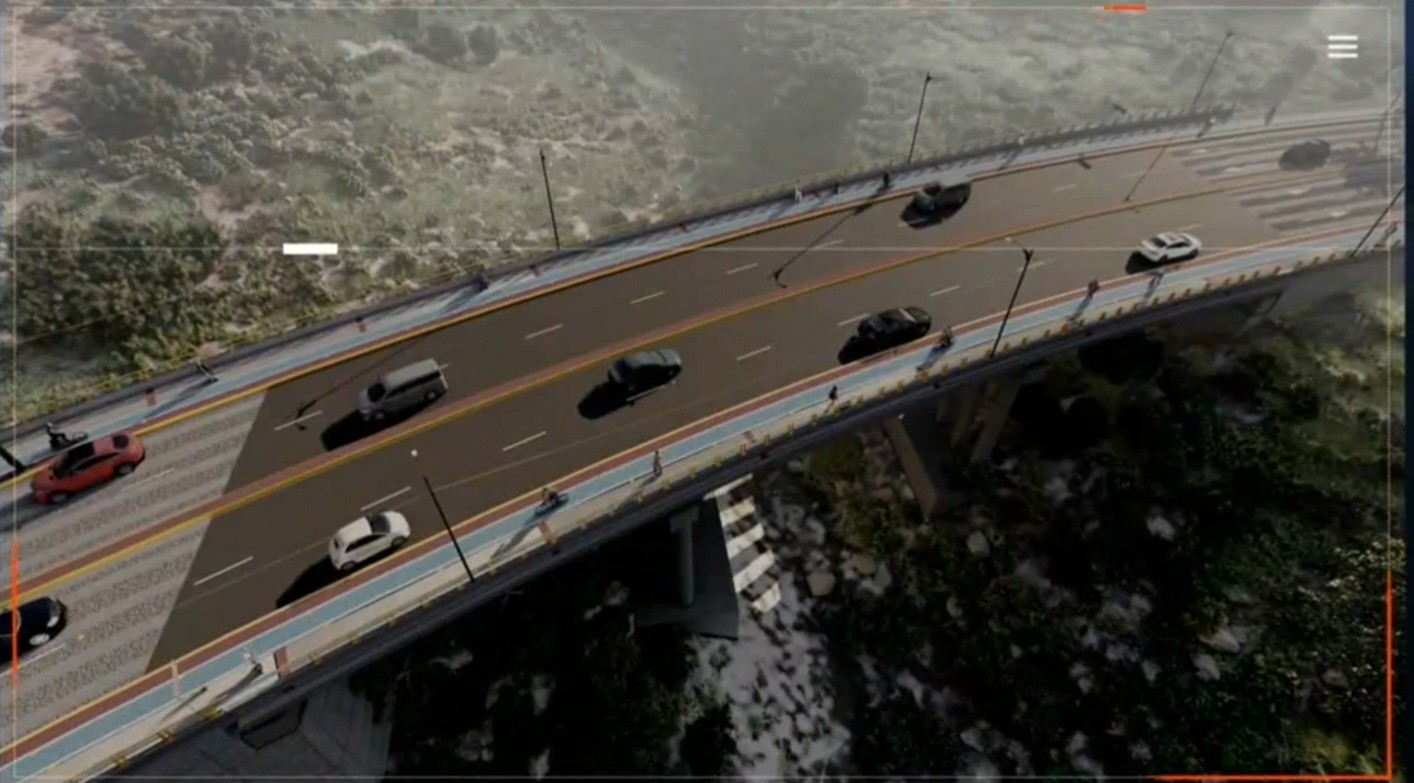The height and width of the screenshot is (783, 1414).
Task: Click the bicyclist on the cycle path
Action: [x=551, y=500]
